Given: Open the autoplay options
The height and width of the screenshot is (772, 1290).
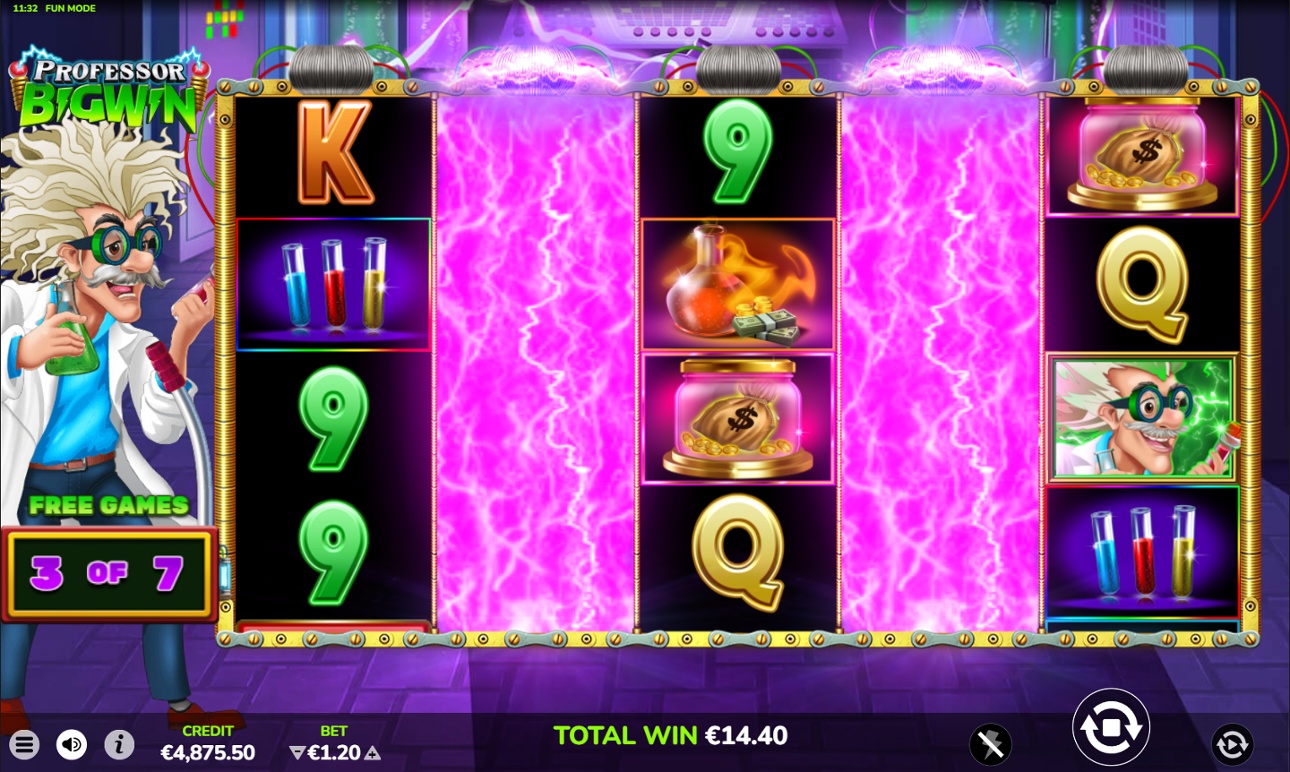Looking at the screenshot, I should 1232,744.
